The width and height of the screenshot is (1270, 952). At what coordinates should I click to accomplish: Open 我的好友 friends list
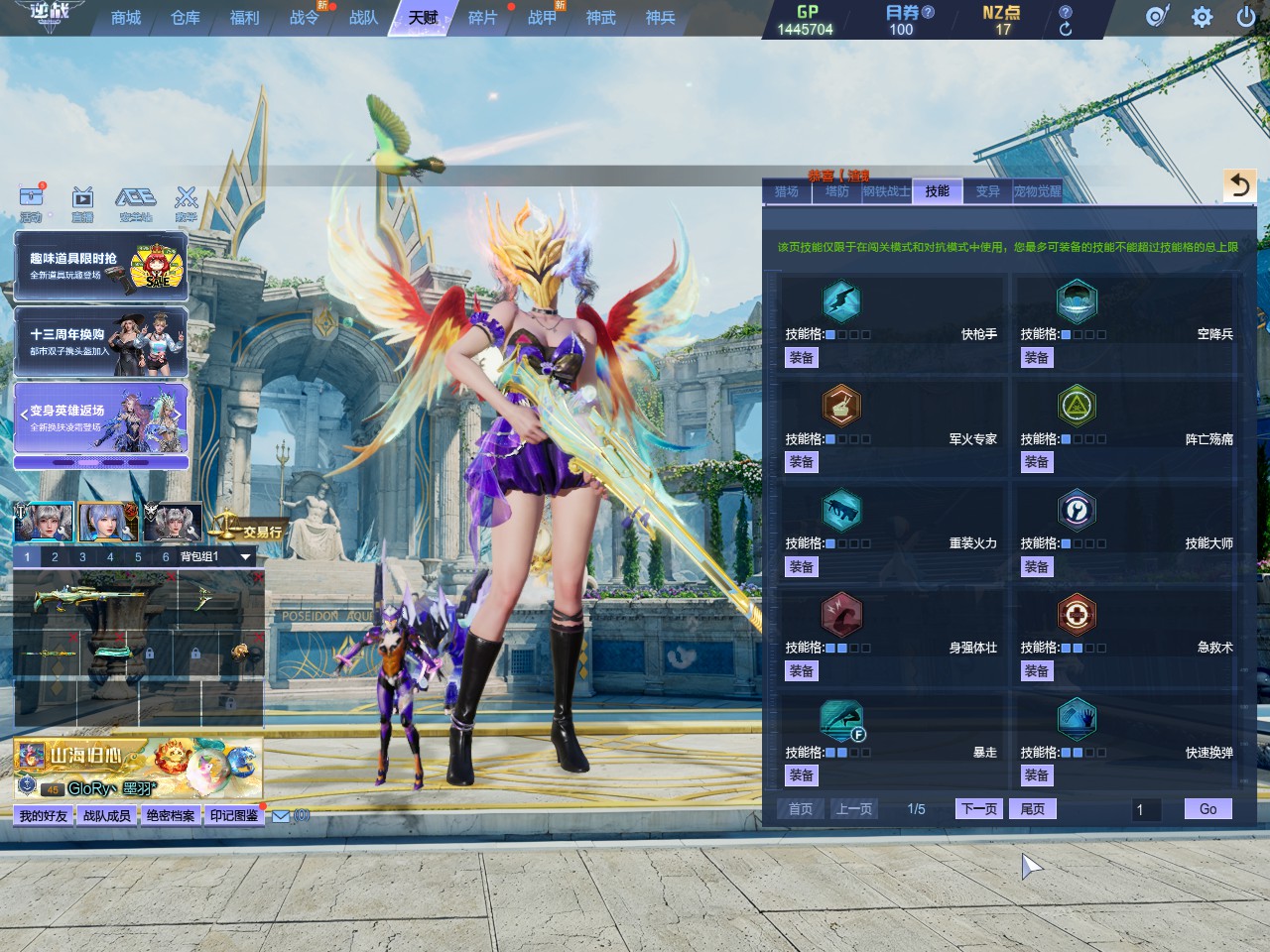pyautogui.click(x=44, y=815)
